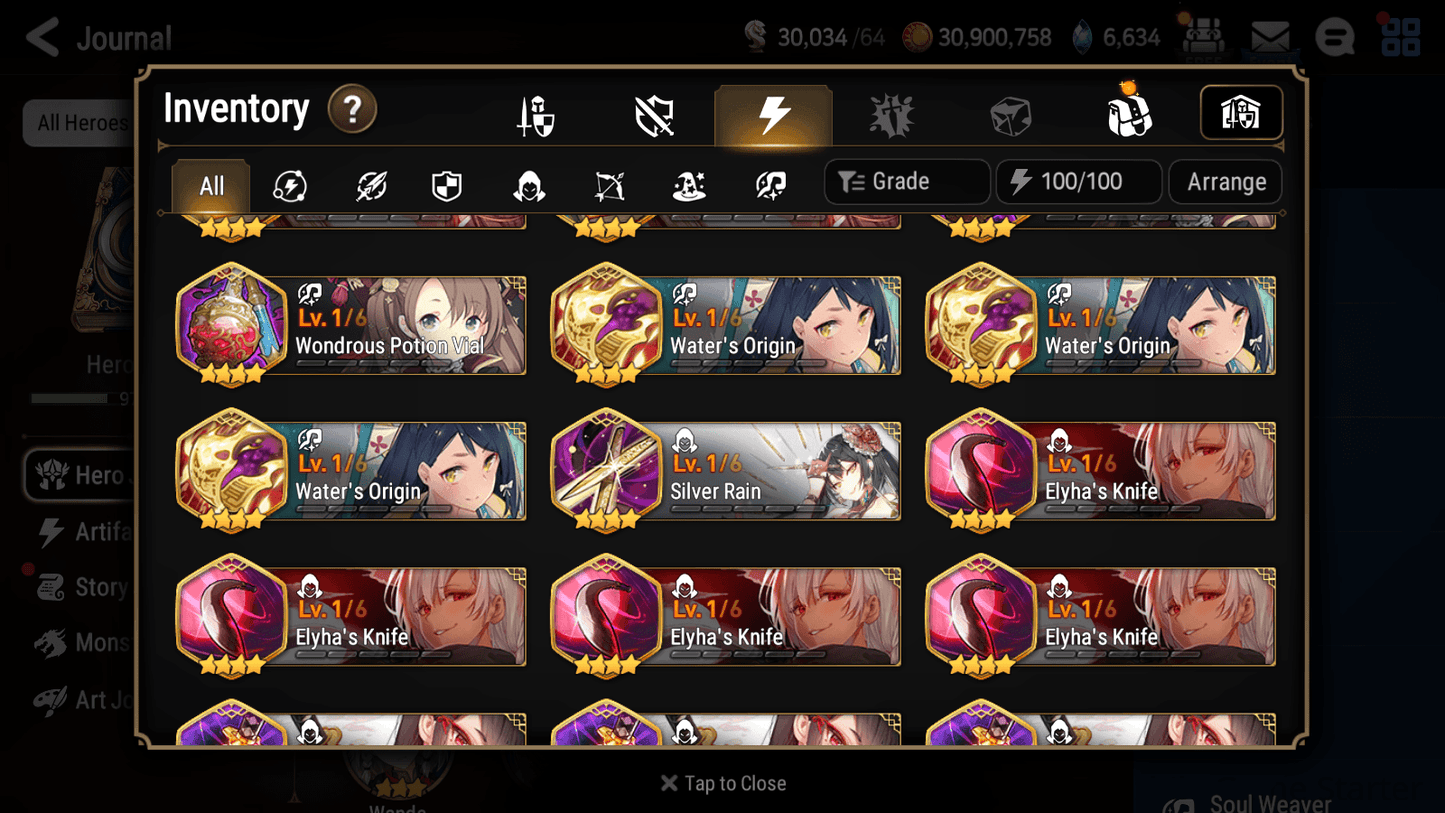
Task: Open the Inventory help question mark
Action: coord(352,110)
